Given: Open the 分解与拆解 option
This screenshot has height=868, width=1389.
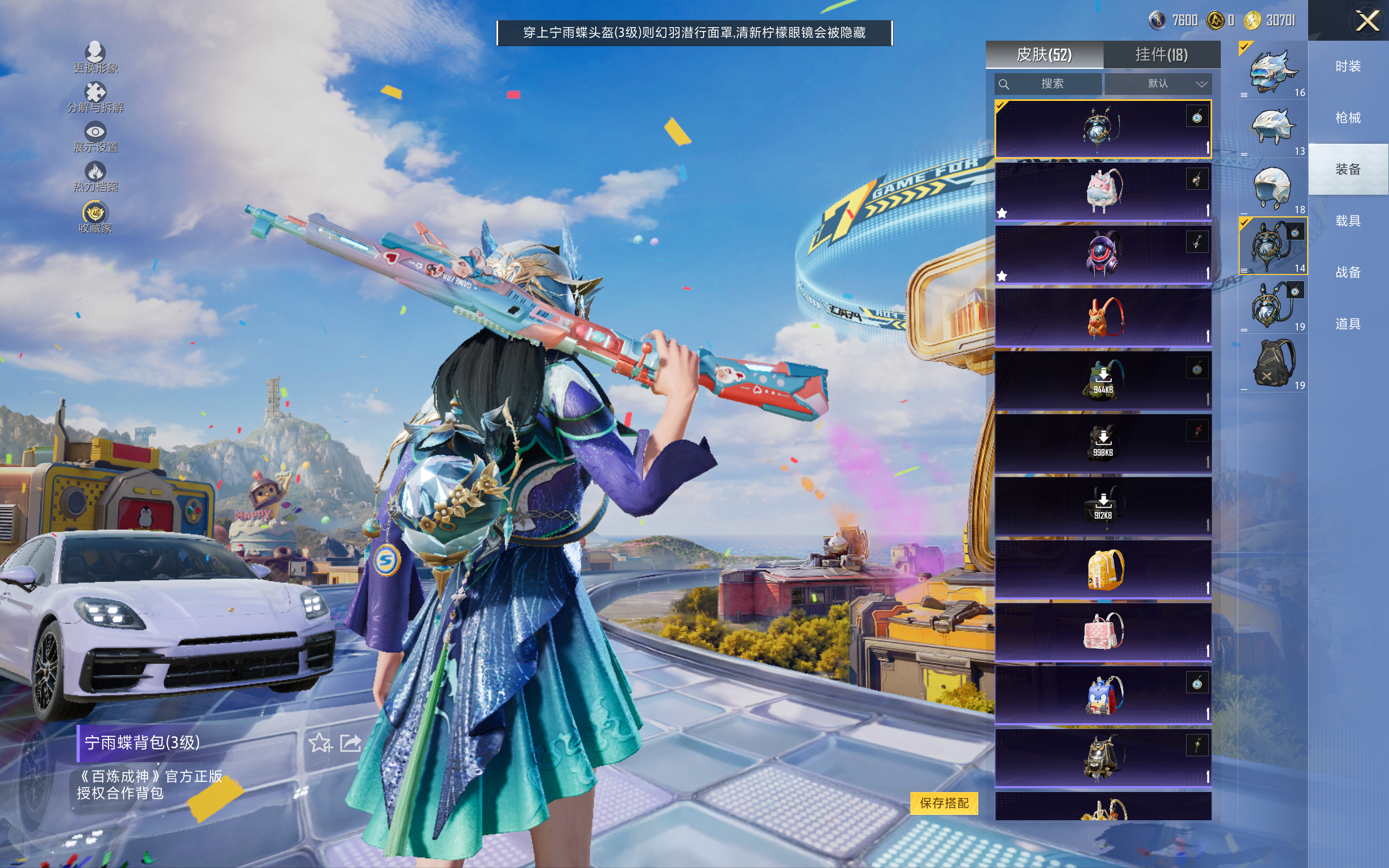Looking at the screenshot, I should click(x=95, y=97).
